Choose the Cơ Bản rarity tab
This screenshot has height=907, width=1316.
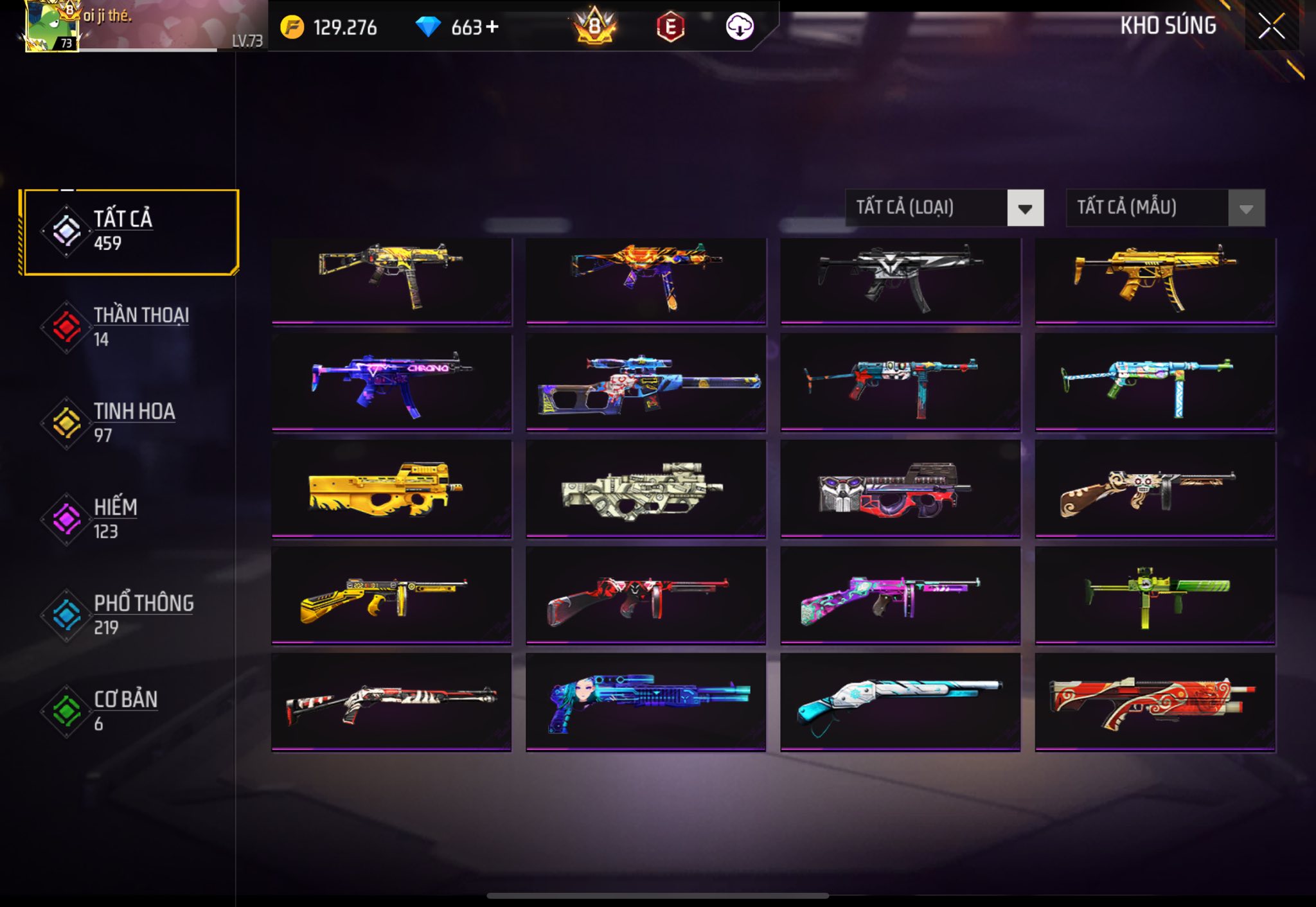pos(129,710)
